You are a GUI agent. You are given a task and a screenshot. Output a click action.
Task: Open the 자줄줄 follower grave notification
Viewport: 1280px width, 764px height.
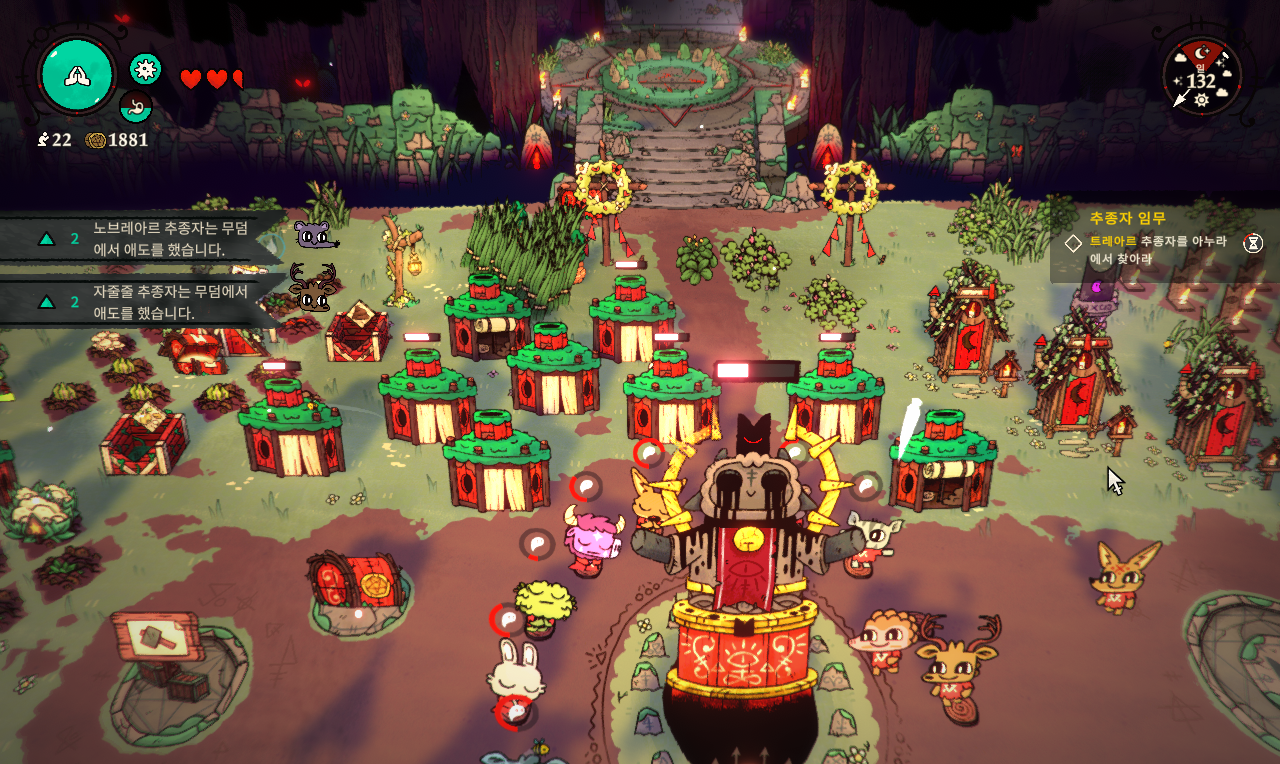point(150,302)
